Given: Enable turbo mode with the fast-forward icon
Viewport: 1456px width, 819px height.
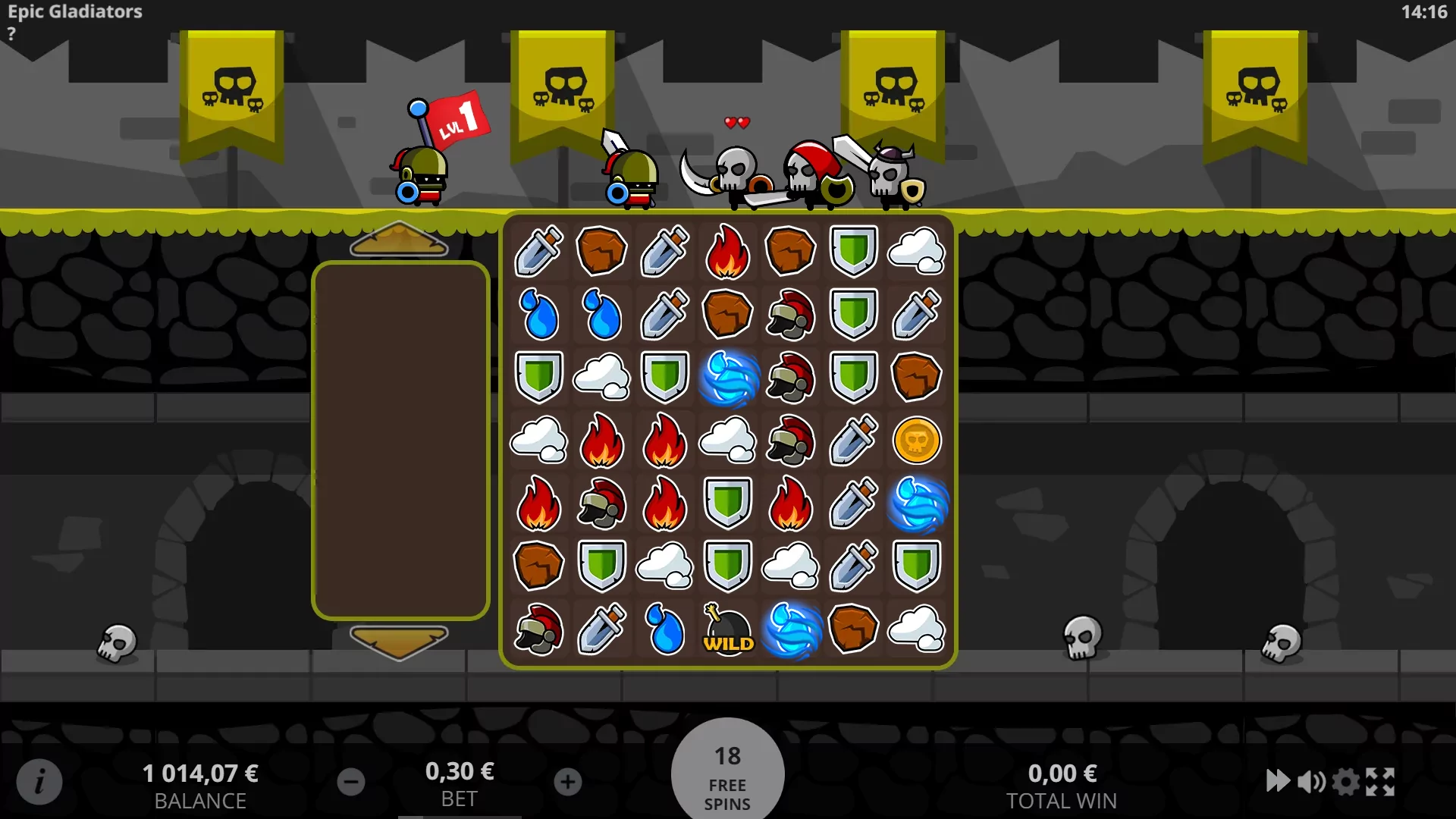Looking at the screenshot, I should pyautogui.click(x=1279, y=782).
